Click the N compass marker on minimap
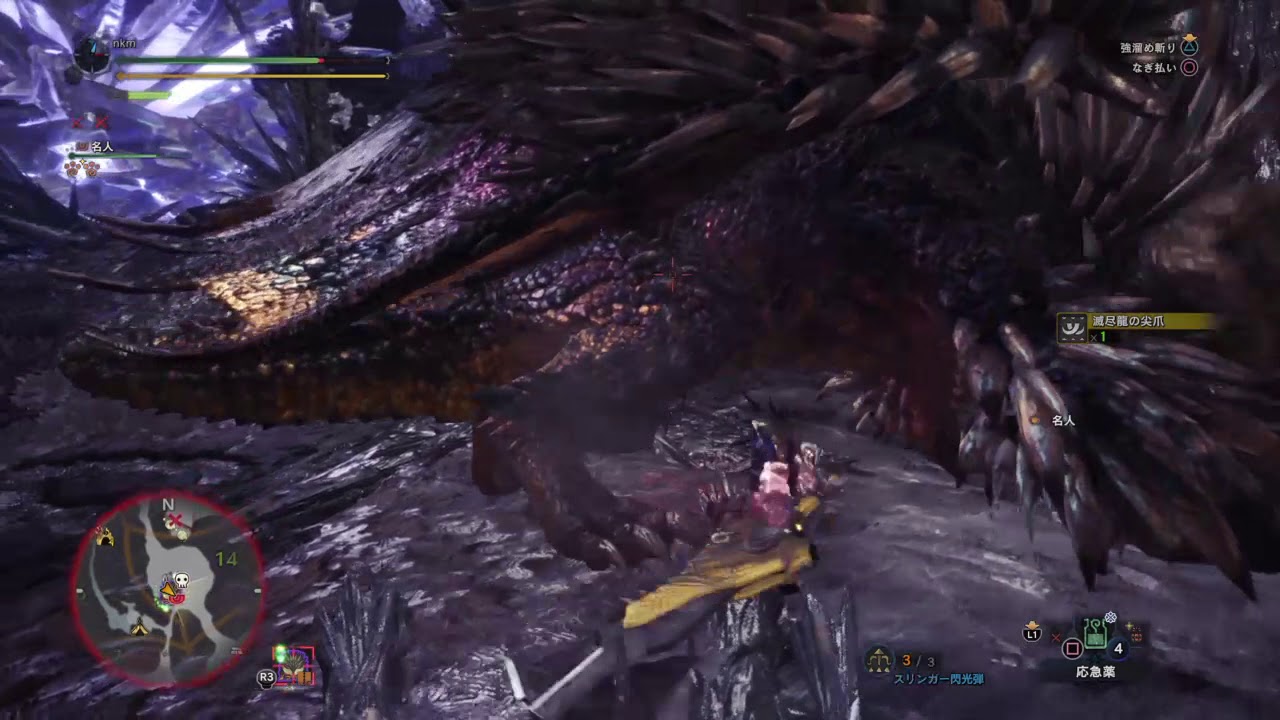The image size is (1280, 720). (168, 504)
